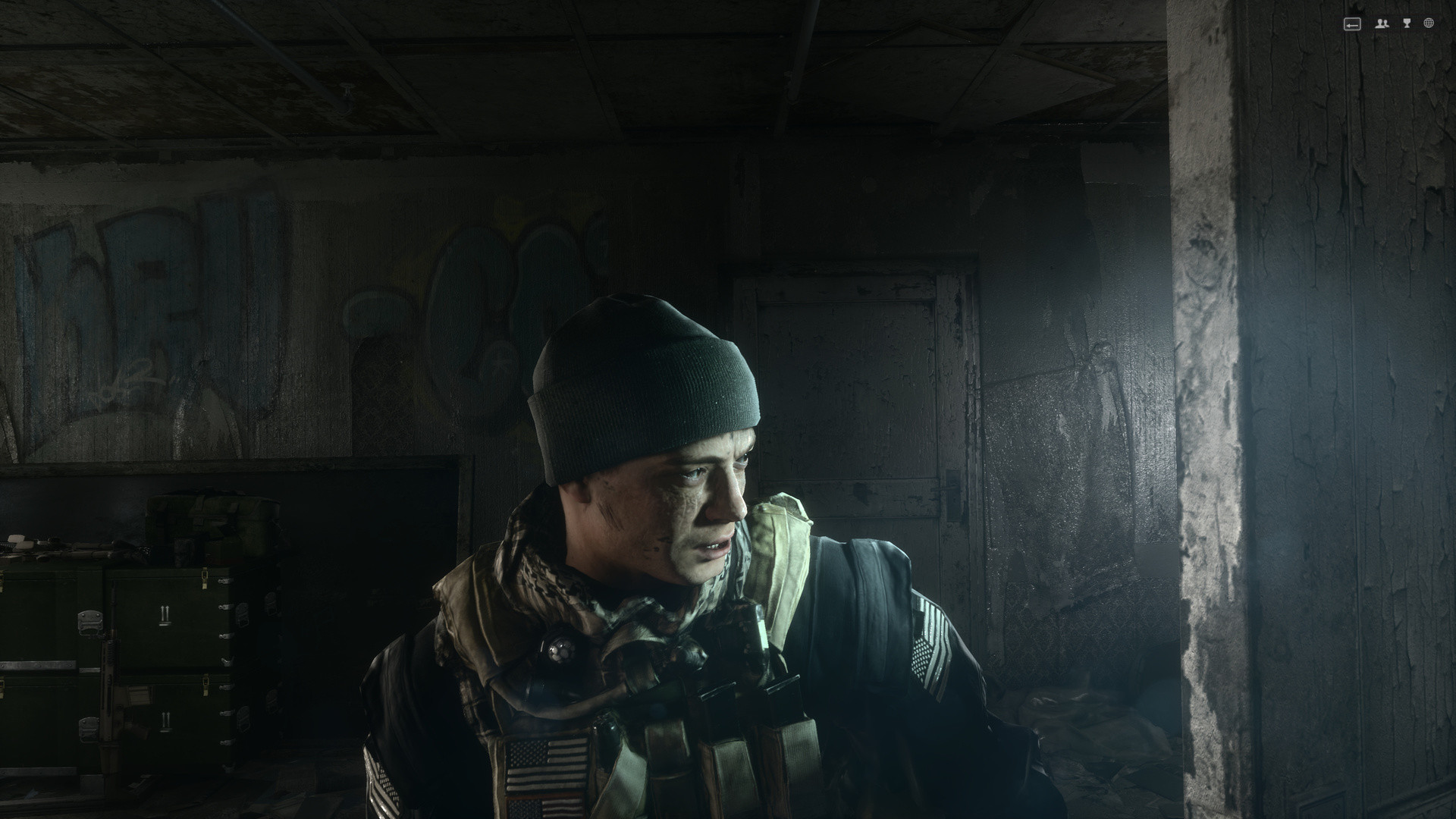Open the web browser globe icon

[x=1429, y=24]
